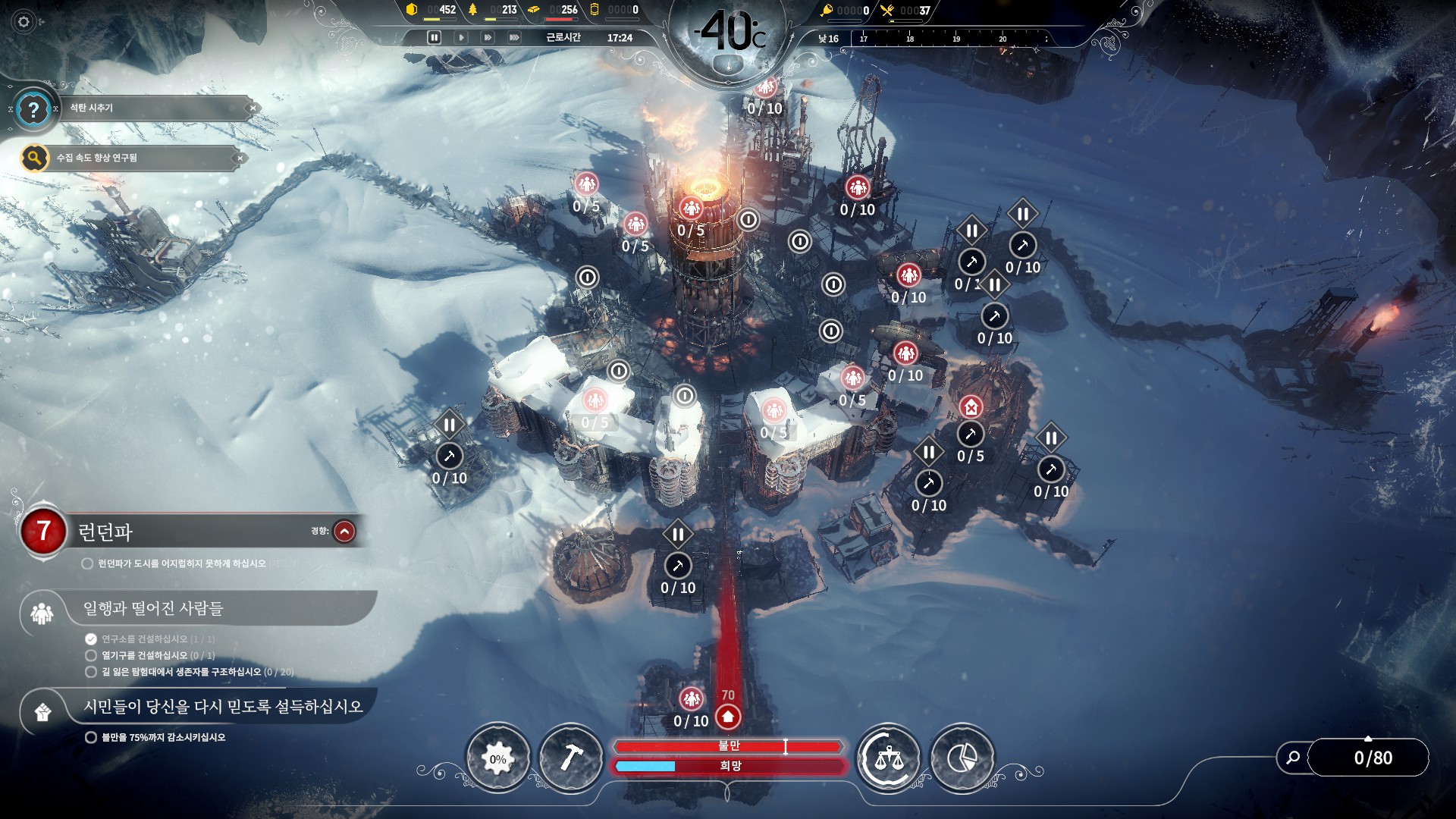Close the 수집 속도 향상 연구됨 notification
The image size is (1456, 819).
240,158
